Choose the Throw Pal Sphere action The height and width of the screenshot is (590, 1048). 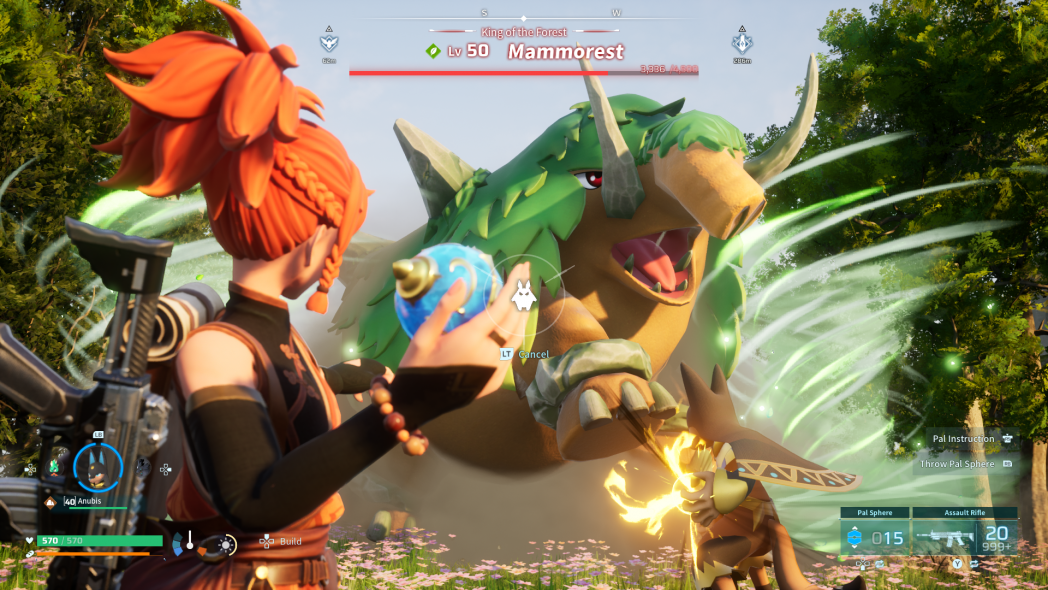966,463
